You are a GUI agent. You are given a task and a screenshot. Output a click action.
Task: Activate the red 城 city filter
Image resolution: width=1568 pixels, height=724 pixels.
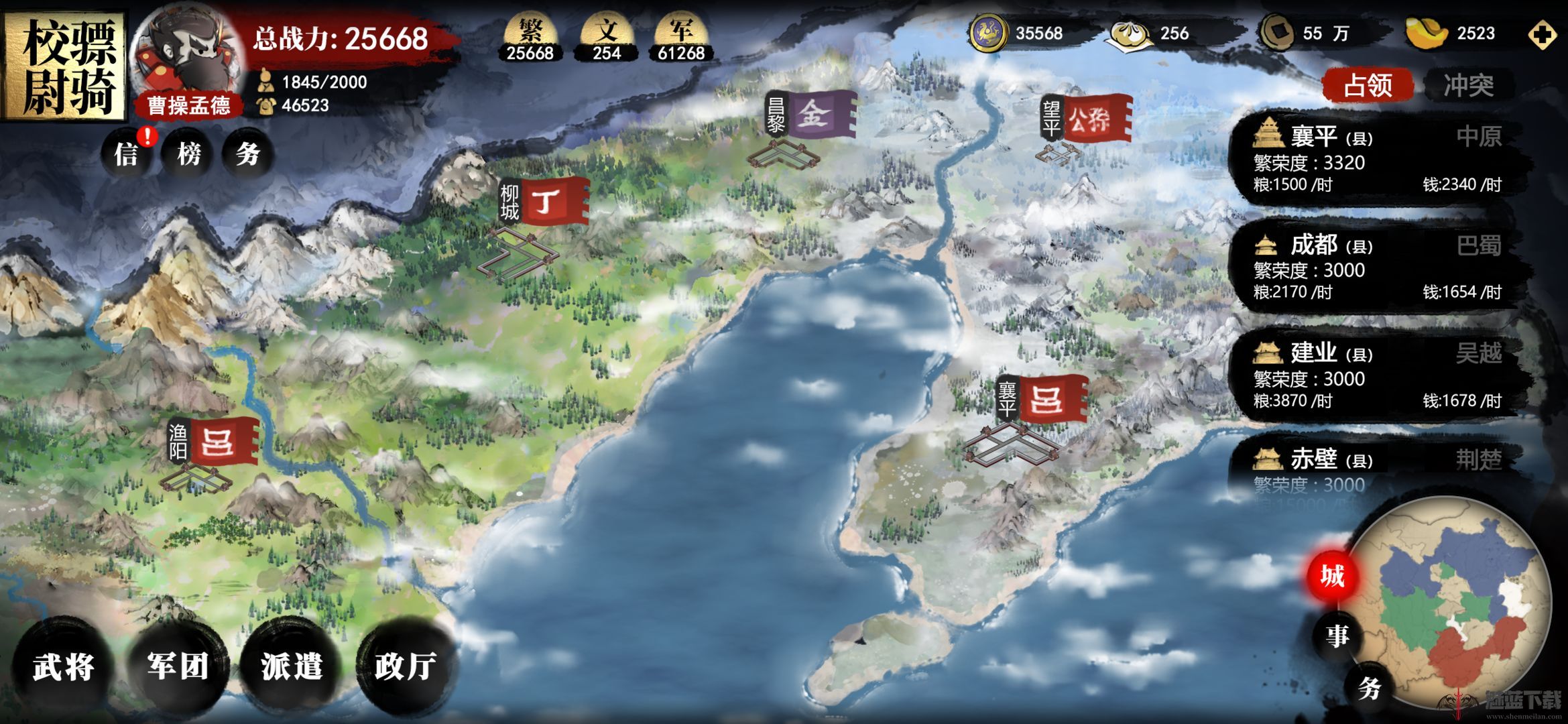(x=1332, y=576)
